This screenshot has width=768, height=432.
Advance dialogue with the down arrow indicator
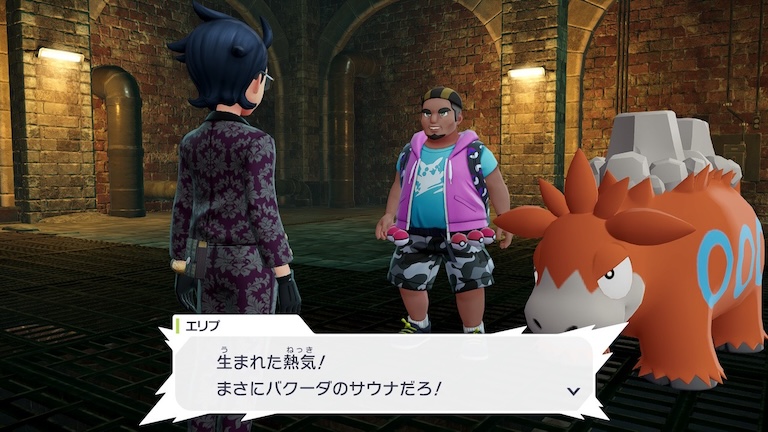pos(573,391)
